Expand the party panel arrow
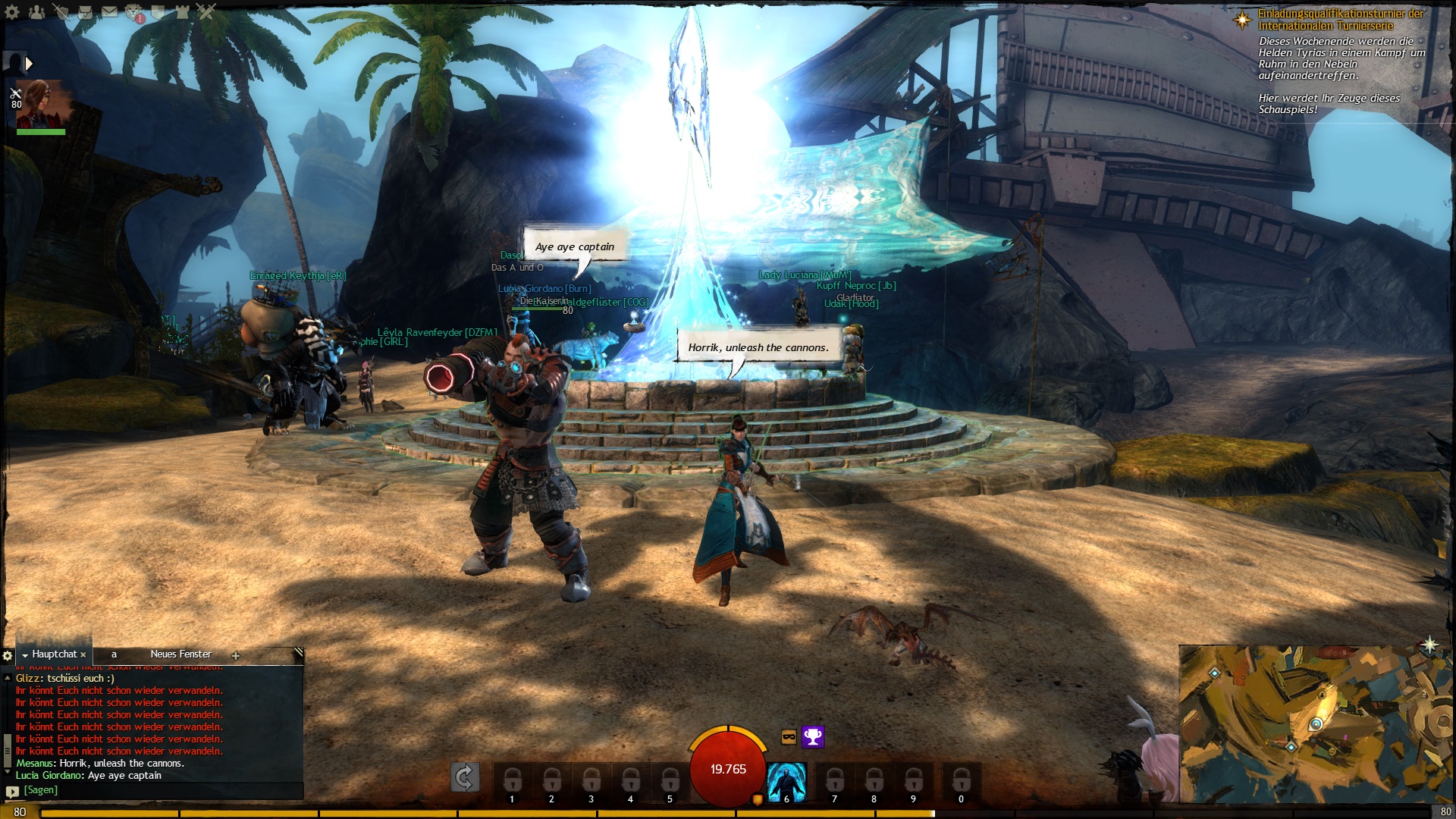Viewport: 1456px width, 819px height. point(29,64)
